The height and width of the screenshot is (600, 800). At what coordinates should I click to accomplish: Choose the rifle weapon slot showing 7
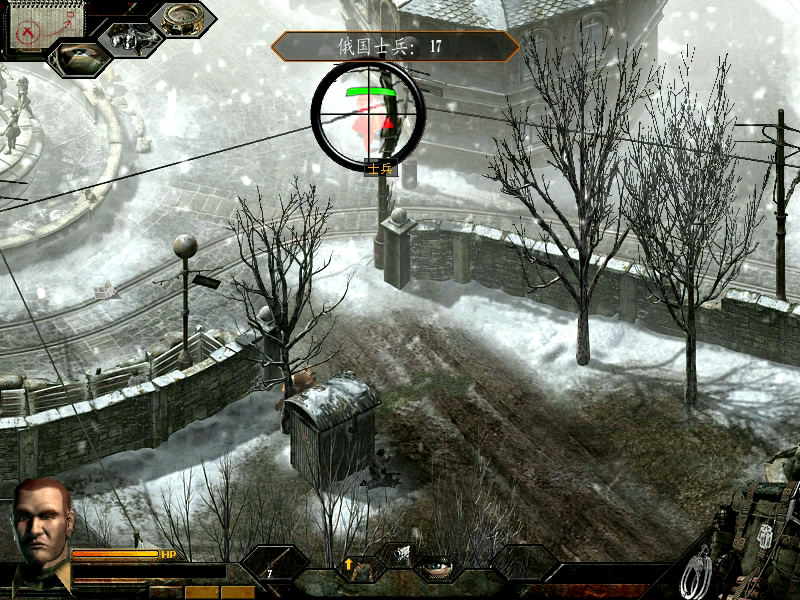point(275,565)
